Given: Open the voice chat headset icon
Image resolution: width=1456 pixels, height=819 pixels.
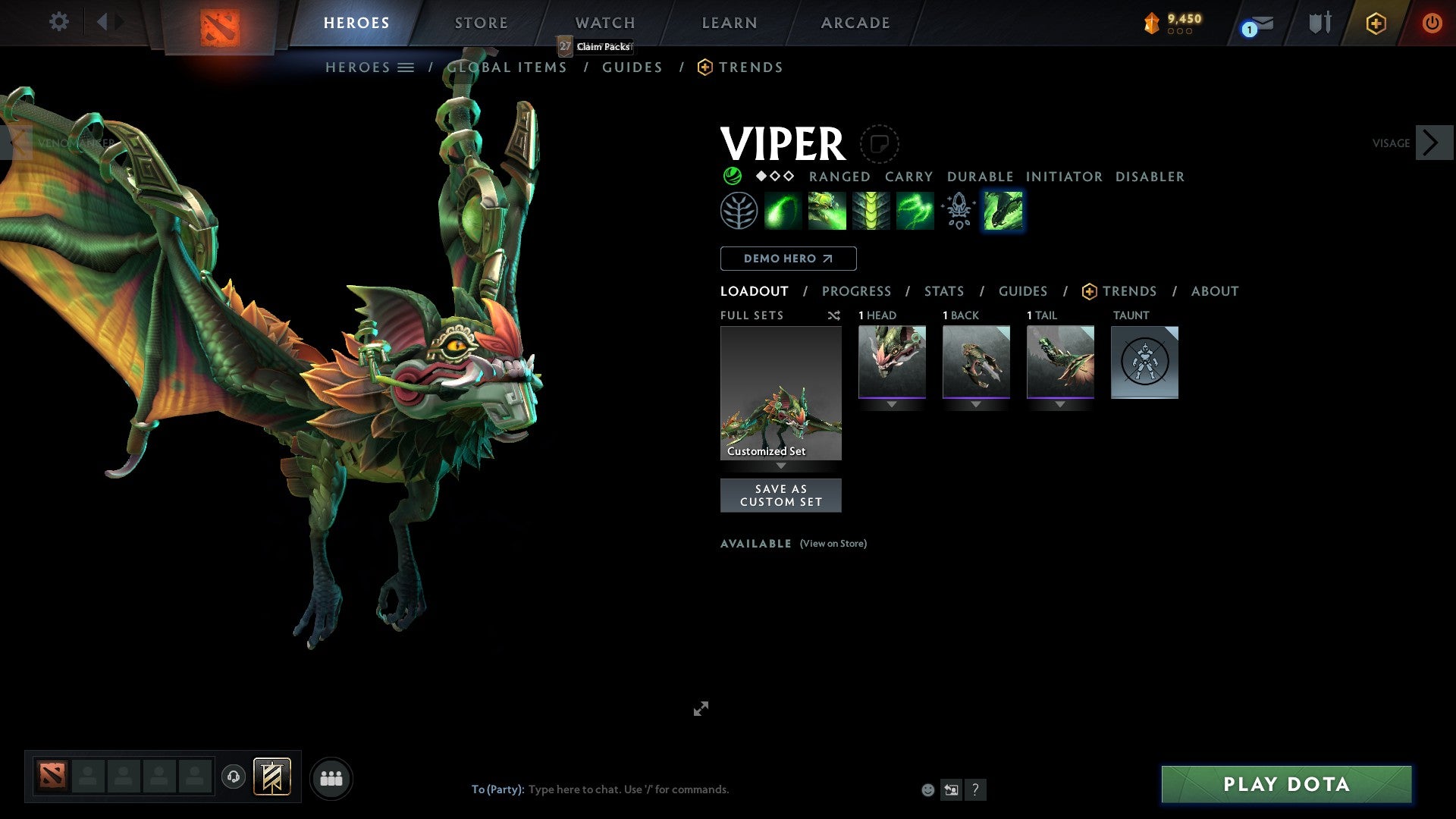Looking at the screenshot, I should [234, 777].
